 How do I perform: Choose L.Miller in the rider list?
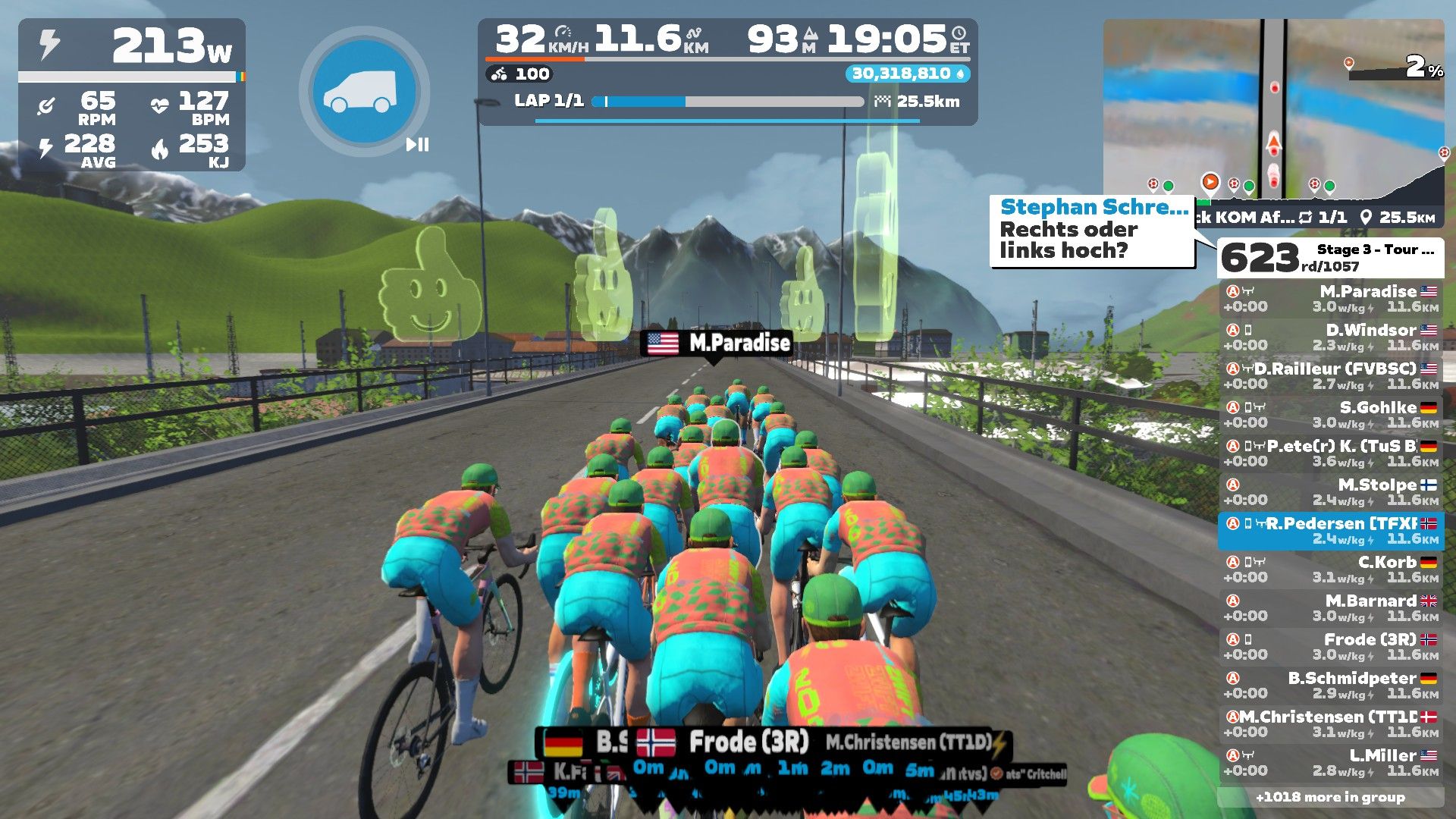1331,763
